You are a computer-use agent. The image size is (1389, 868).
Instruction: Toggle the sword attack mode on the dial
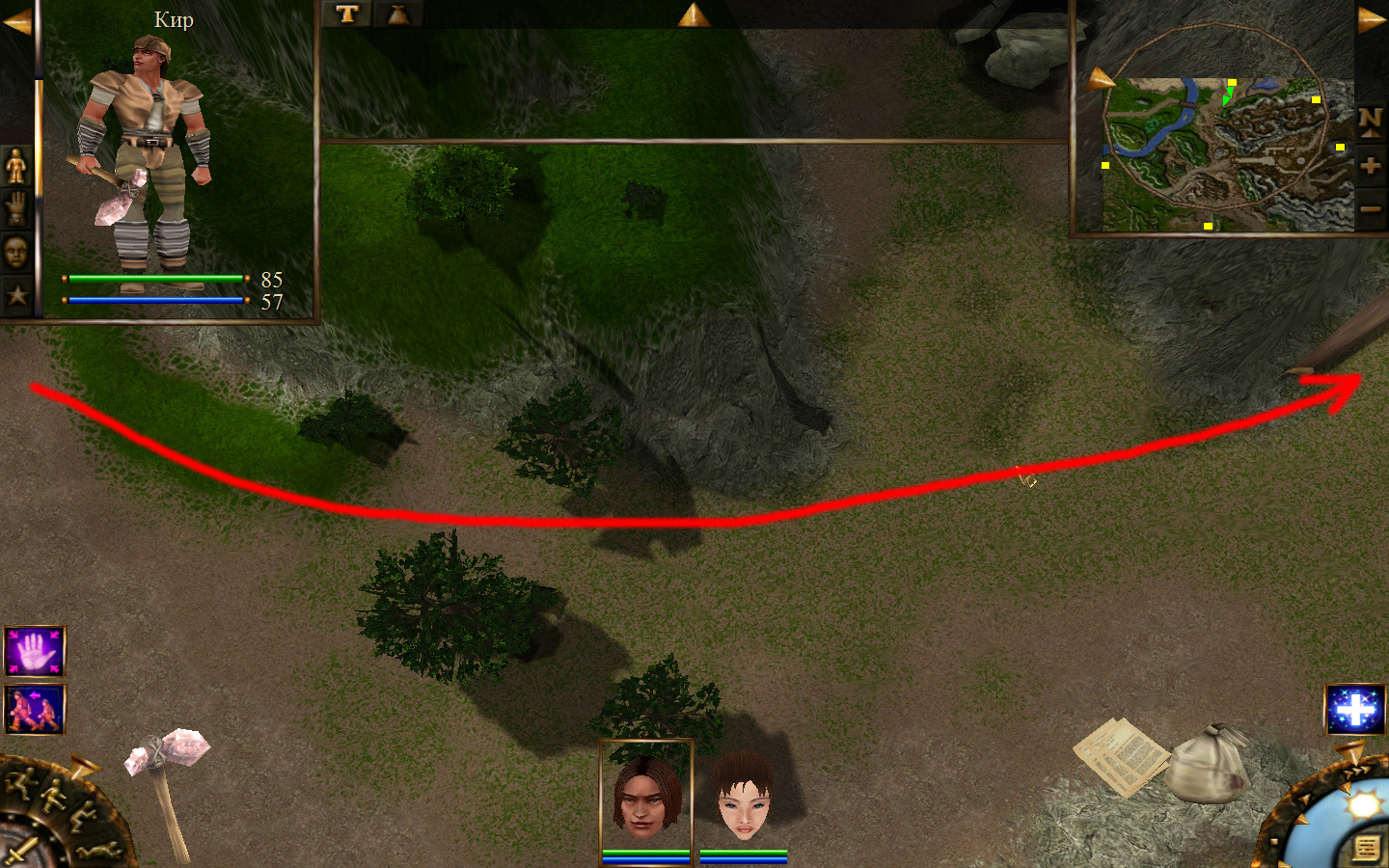pos(19,852)
